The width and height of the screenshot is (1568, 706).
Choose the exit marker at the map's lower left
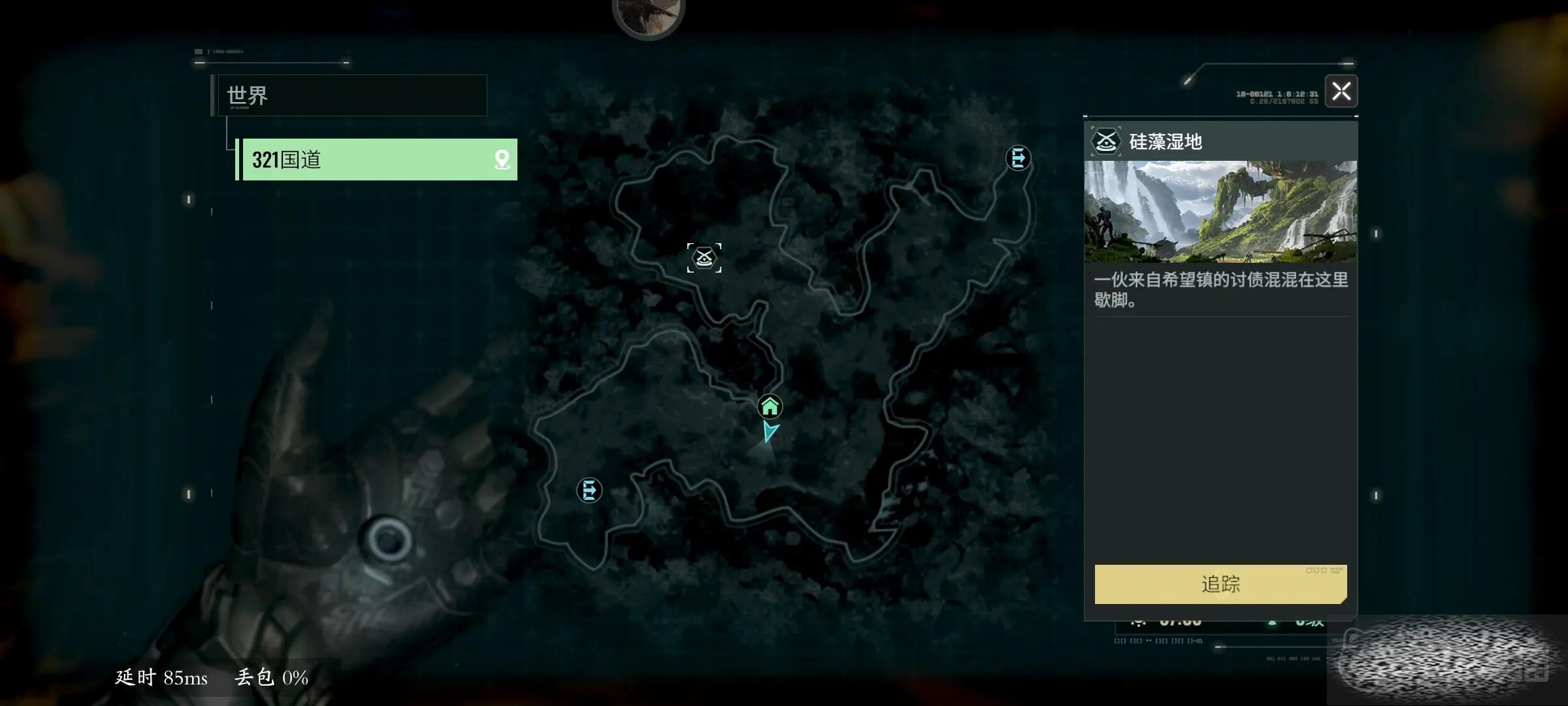click(x=589, y=490)
